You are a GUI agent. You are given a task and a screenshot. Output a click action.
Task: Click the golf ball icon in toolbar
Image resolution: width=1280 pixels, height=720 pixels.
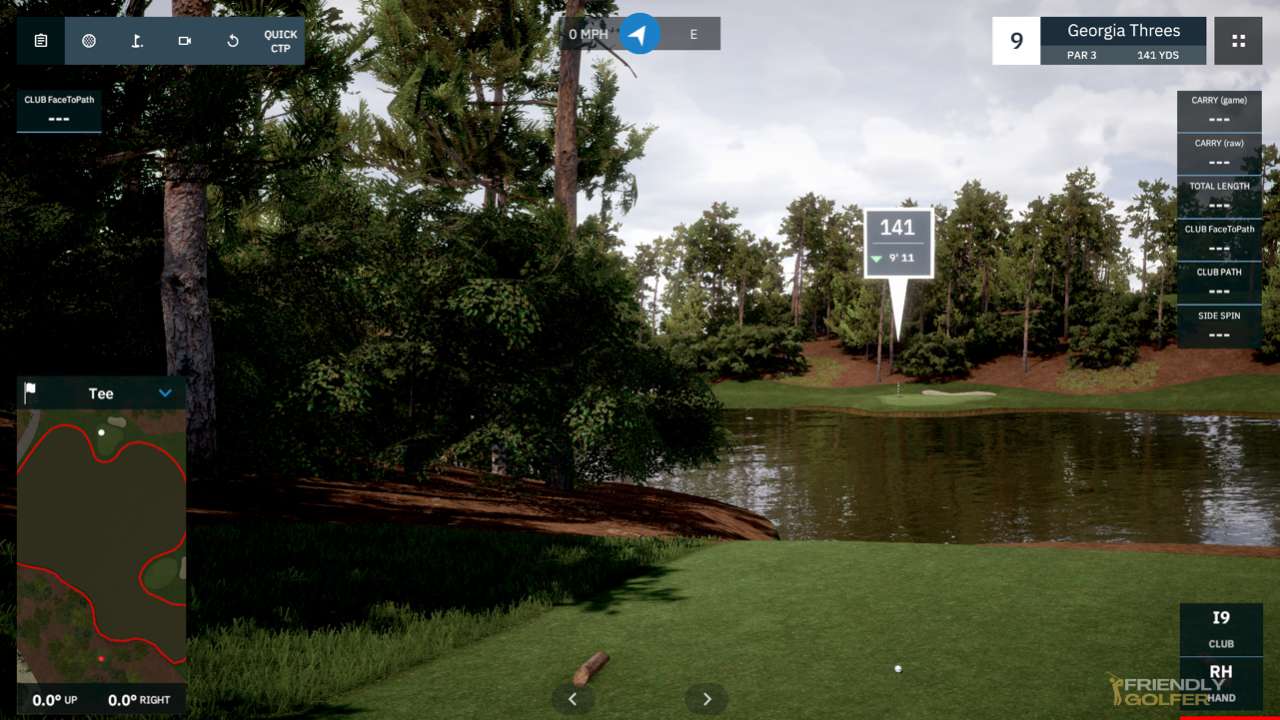pyautogui.click(x=89, y=41)
